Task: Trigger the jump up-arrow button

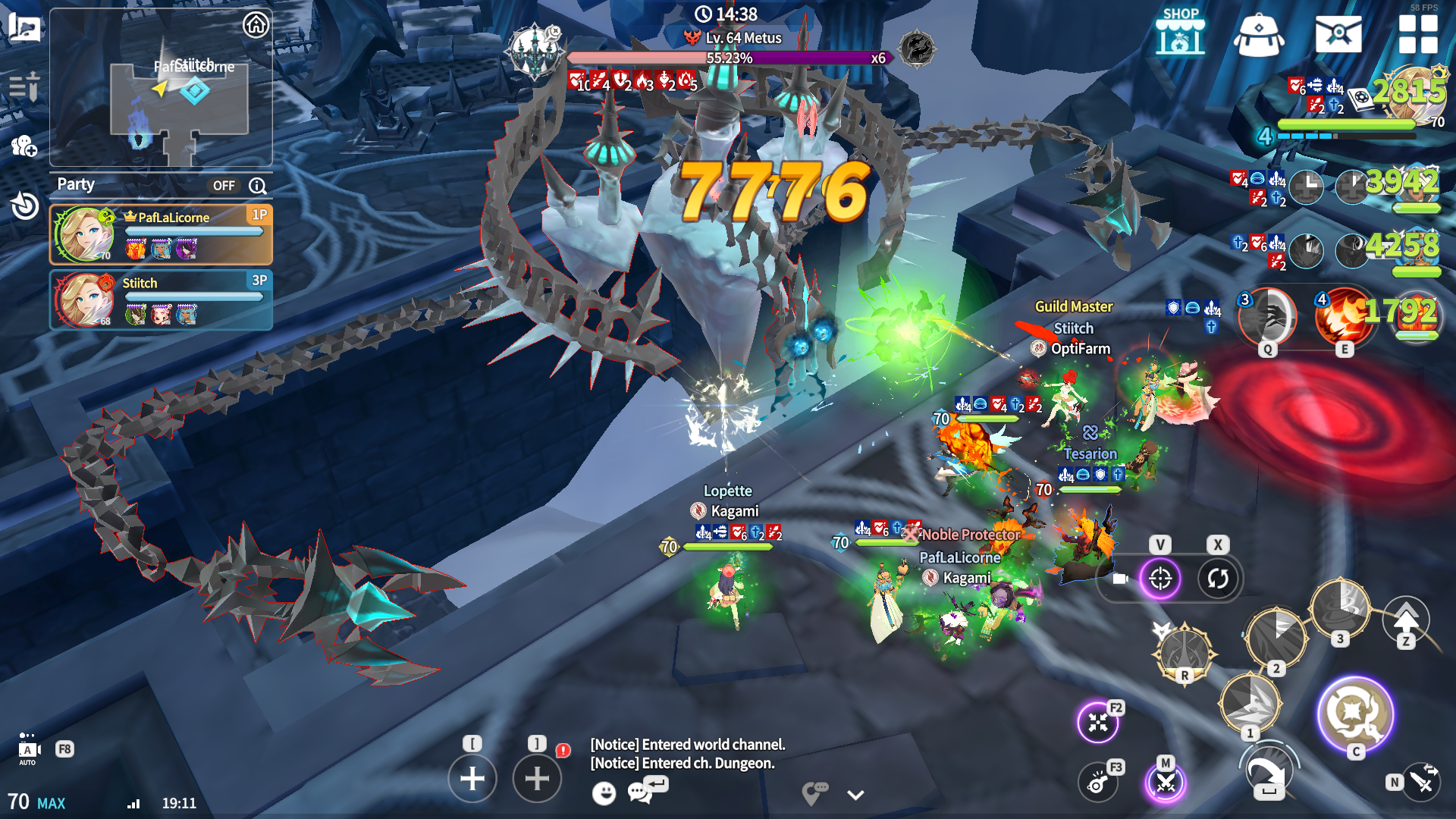Action: pos(1406,620)
